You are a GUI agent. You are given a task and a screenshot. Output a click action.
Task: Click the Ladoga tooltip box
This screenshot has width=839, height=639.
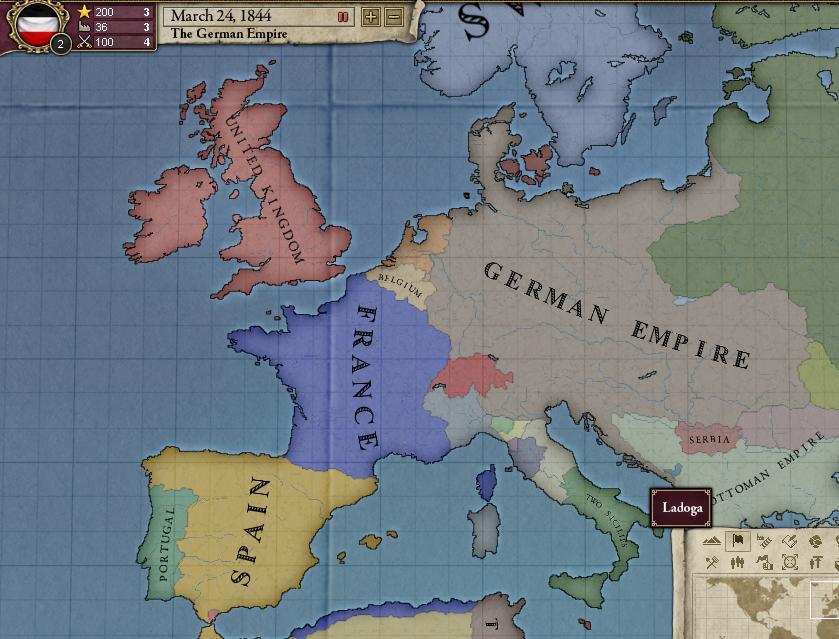(681, 507)
